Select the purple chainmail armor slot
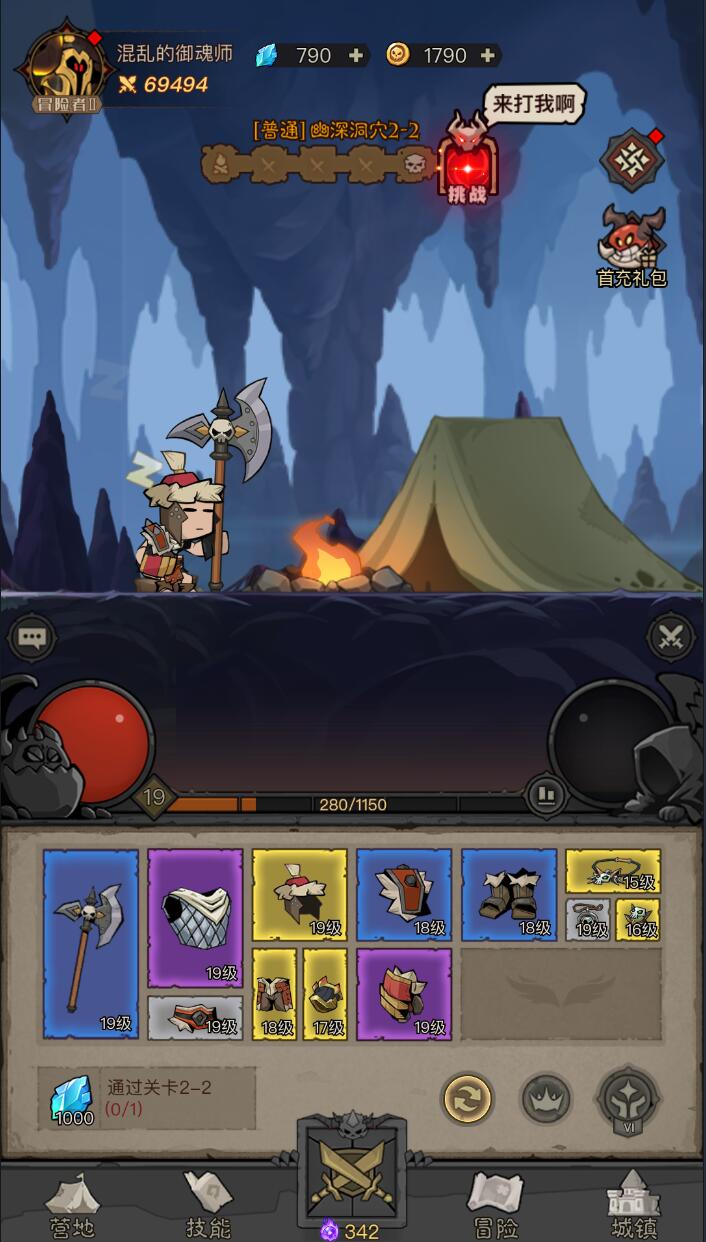Screen dimensions: 706x1242 (x=195, y=918)
